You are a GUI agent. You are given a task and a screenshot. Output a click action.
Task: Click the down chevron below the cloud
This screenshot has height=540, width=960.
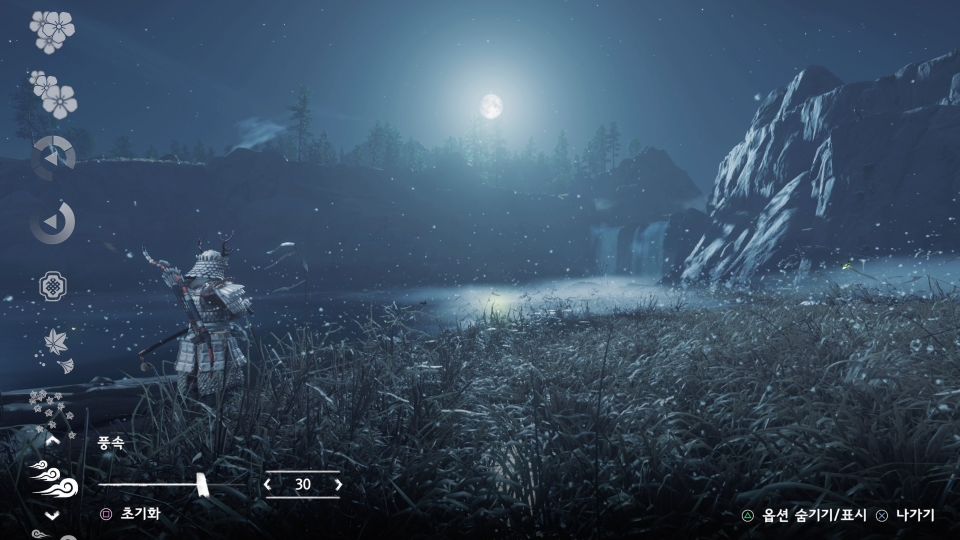coord(53,515)
